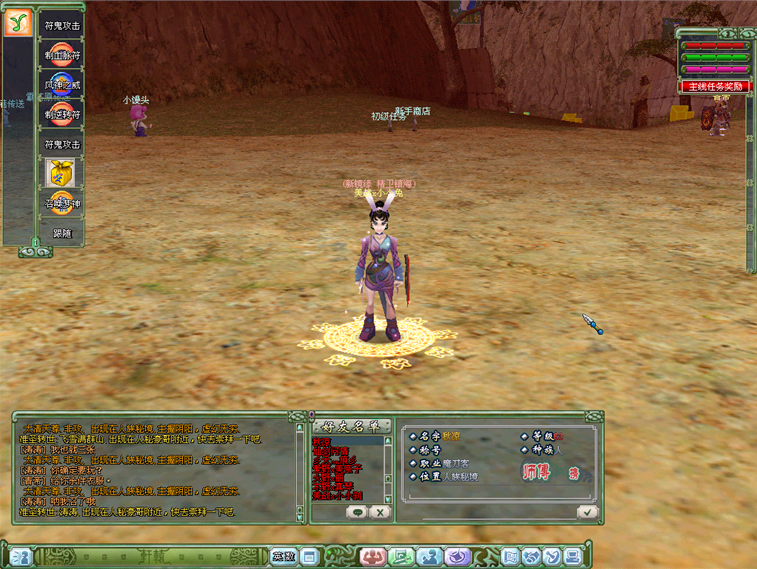Open the 主线任务奖励 quest reward
Screen dimensions: 757x569
716,87
